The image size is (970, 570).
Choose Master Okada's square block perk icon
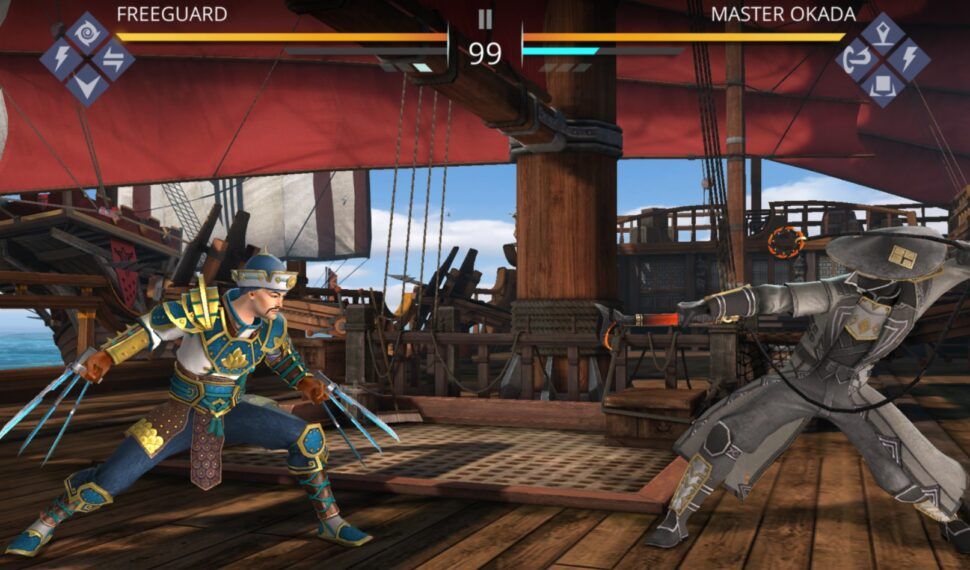882,85
